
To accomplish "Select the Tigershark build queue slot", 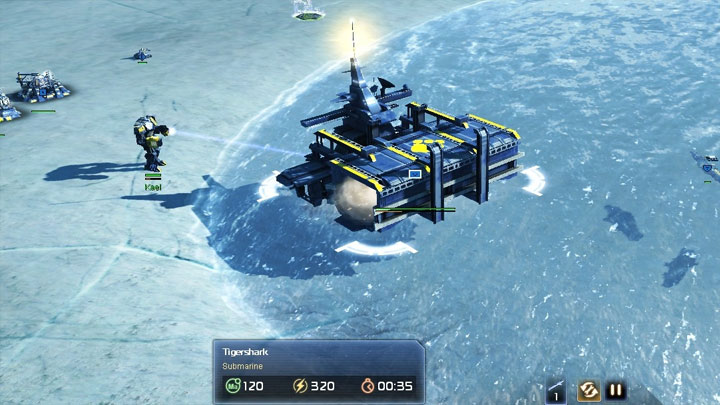I will click(557, 390).
